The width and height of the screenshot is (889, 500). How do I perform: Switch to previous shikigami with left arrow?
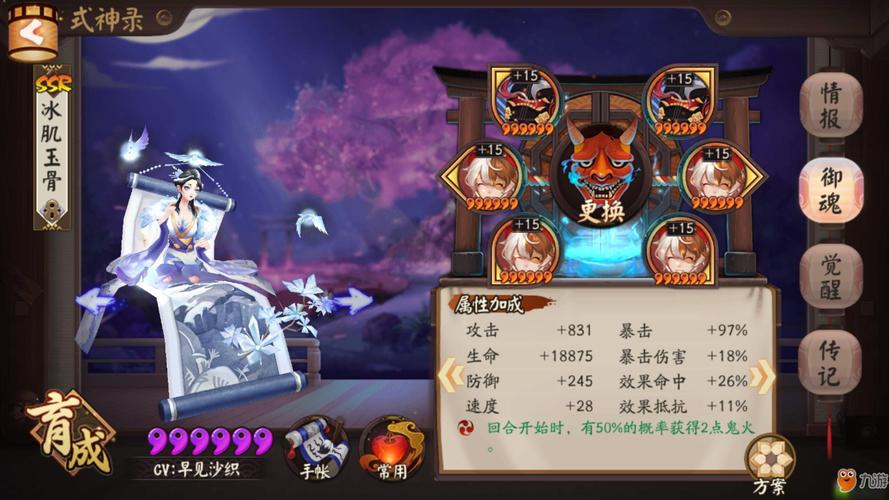coord(95,299)
